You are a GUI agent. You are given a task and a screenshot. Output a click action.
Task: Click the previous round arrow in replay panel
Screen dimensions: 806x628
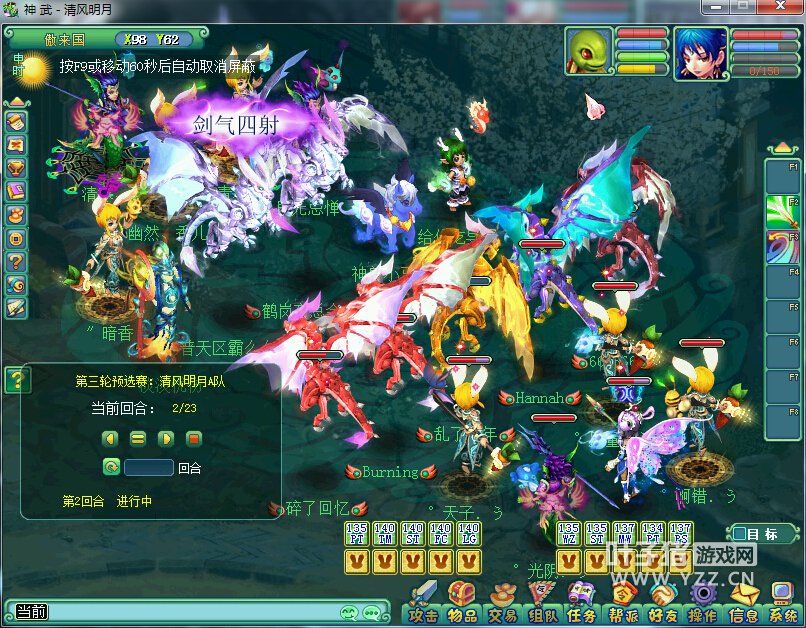110,438
